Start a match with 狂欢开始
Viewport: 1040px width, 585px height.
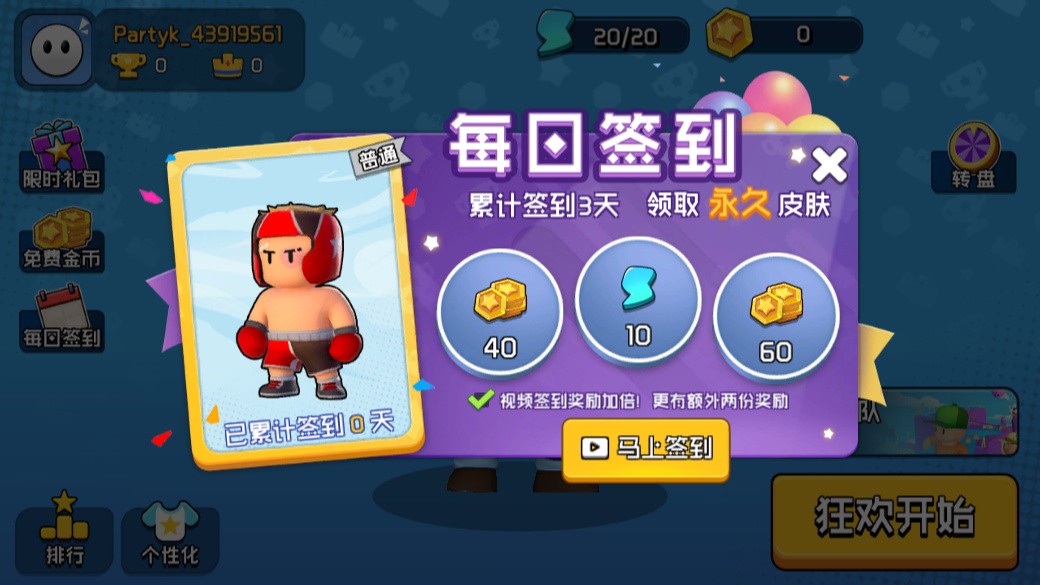pos(893,519)
